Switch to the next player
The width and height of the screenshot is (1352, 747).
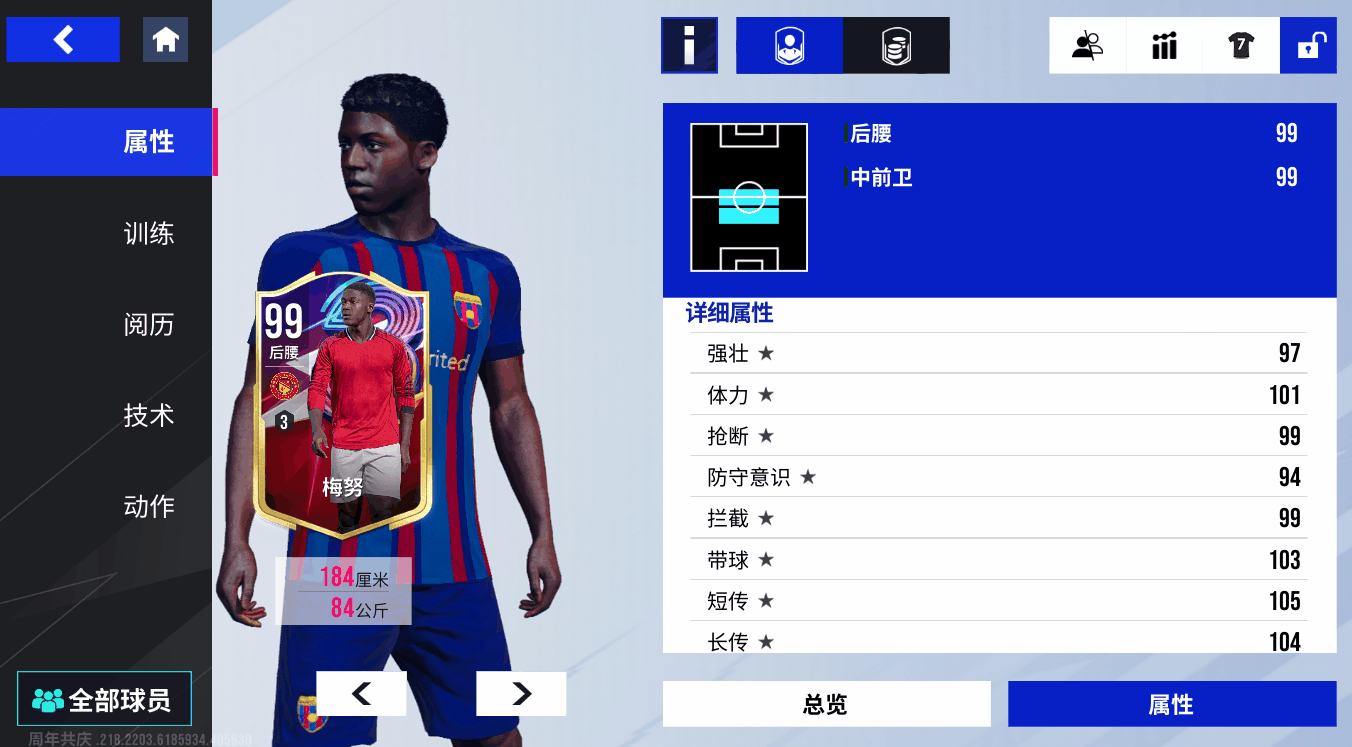pos(521,693)
